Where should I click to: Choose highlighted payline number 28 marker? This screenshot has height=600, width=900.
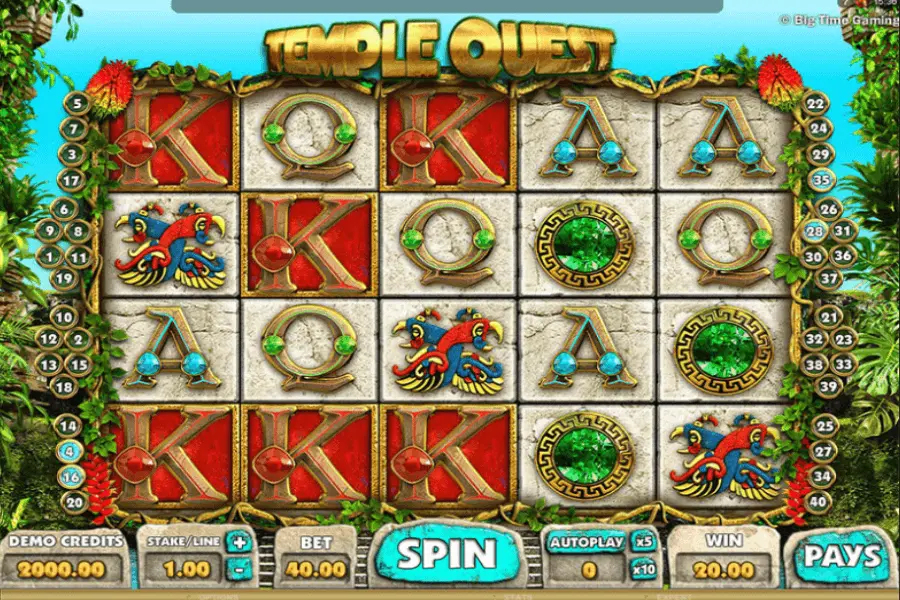(x=815, y=231)
